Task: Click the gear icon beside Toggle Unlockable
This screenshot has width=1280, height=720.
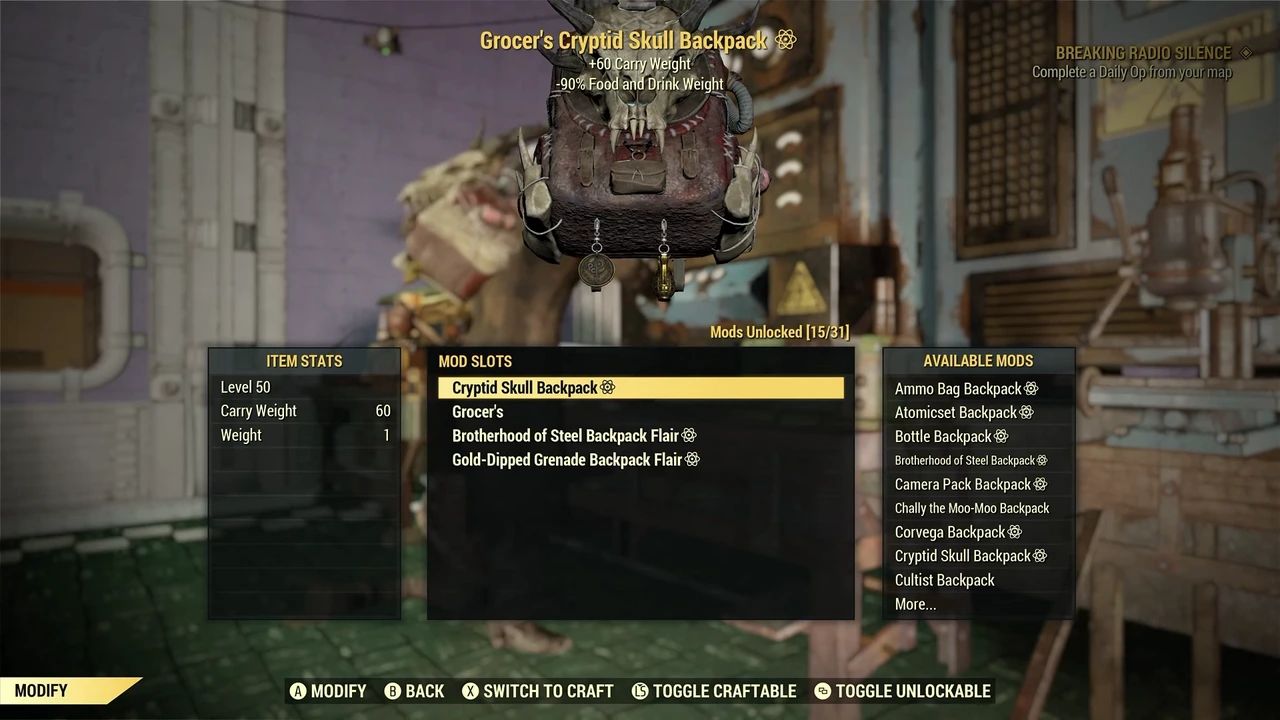Action: tap(825, 691)
